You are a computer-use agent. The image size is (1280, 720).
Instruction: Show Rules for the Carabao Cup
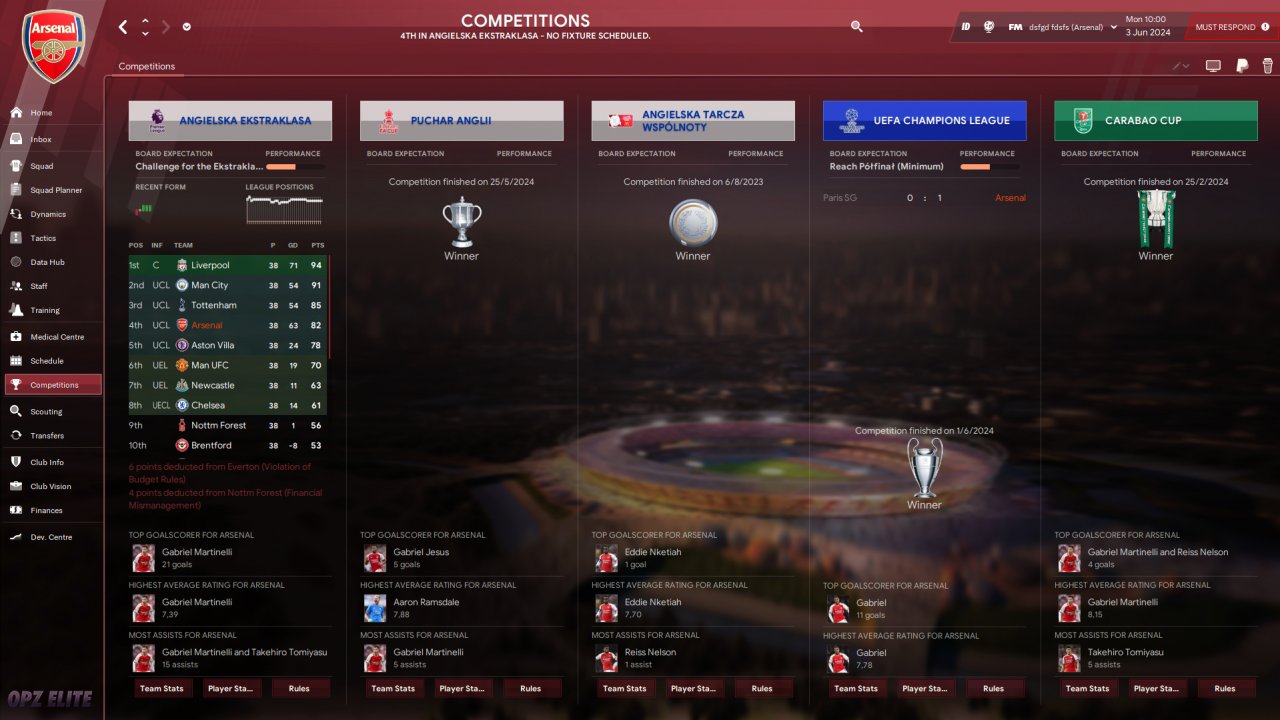pyautogui.click(x=1224, y=688)
